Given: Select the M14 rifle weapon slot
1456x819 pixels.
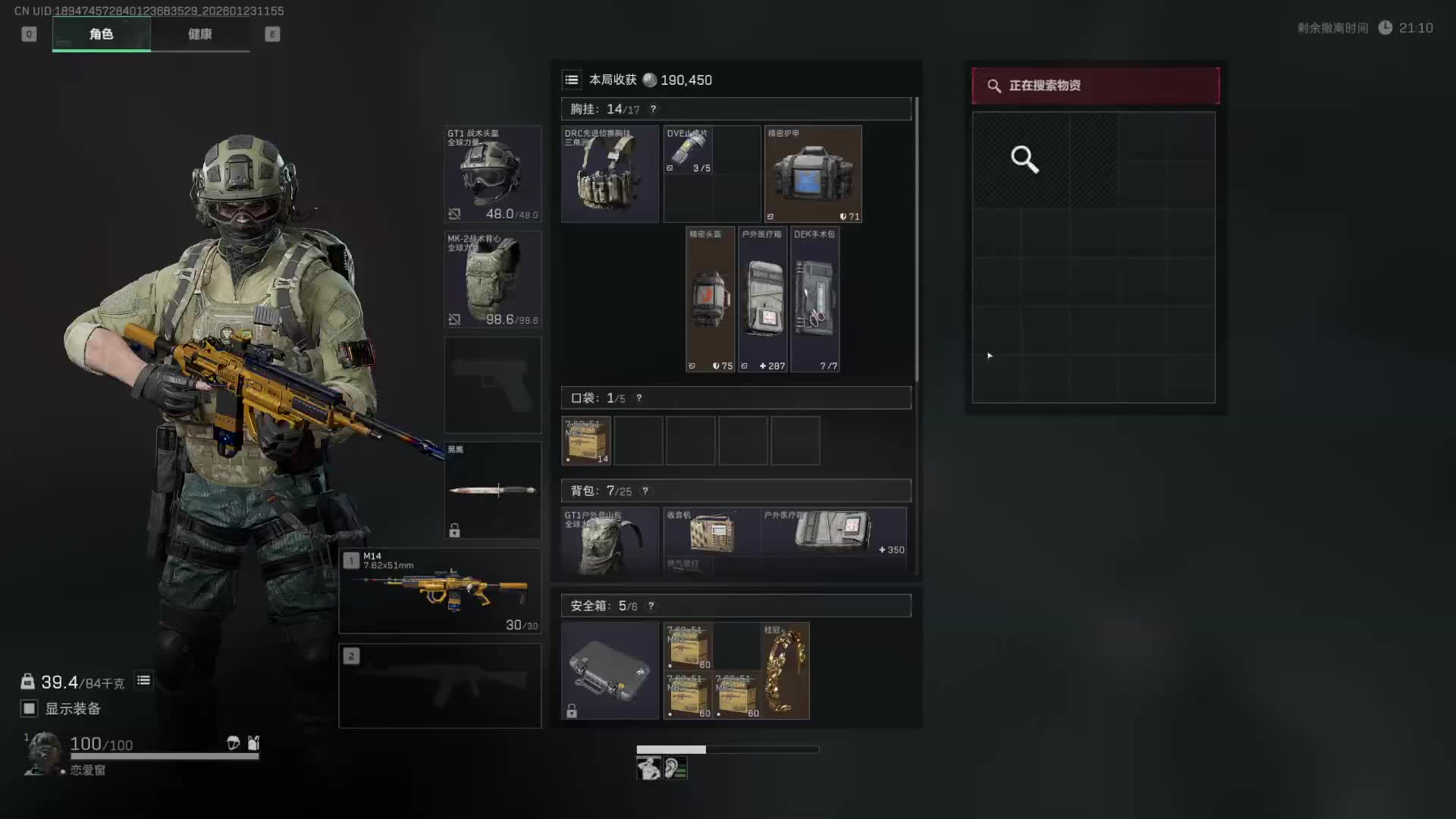Looking at the screenshot, I should [440, 591].
